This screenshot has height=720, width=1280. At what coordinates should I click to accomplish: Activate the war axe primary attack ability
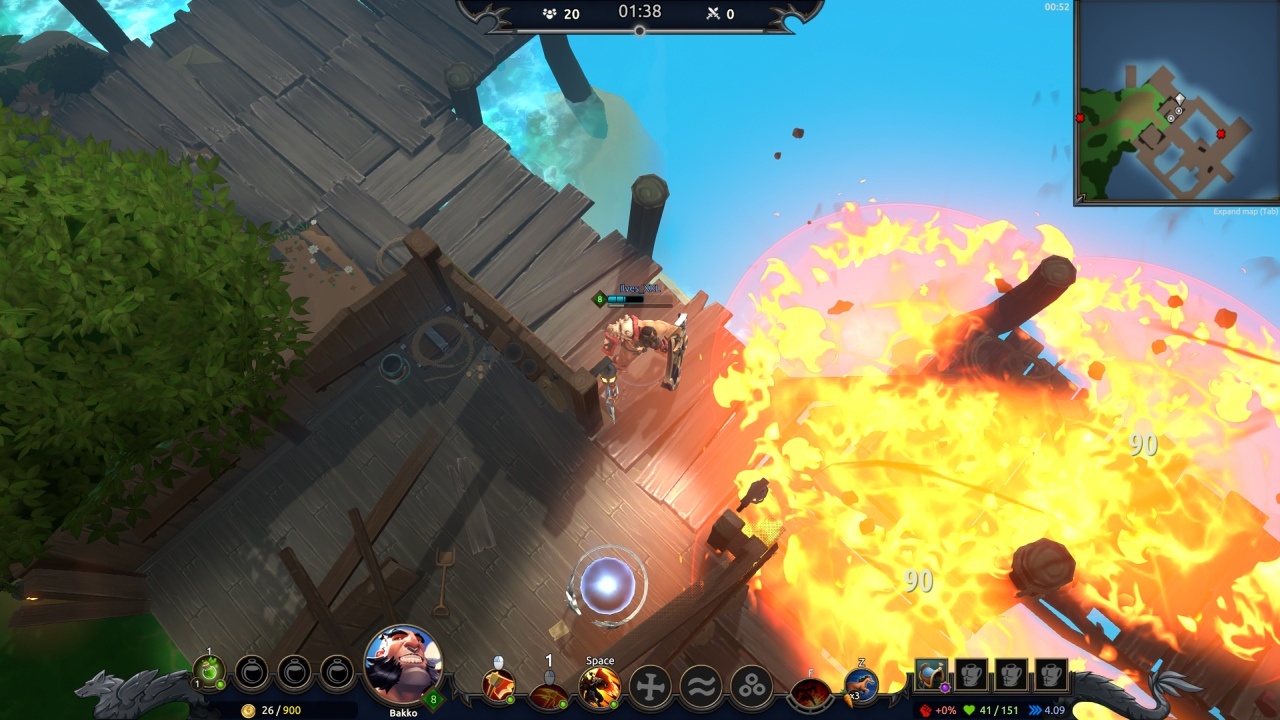tap(498, 687)
